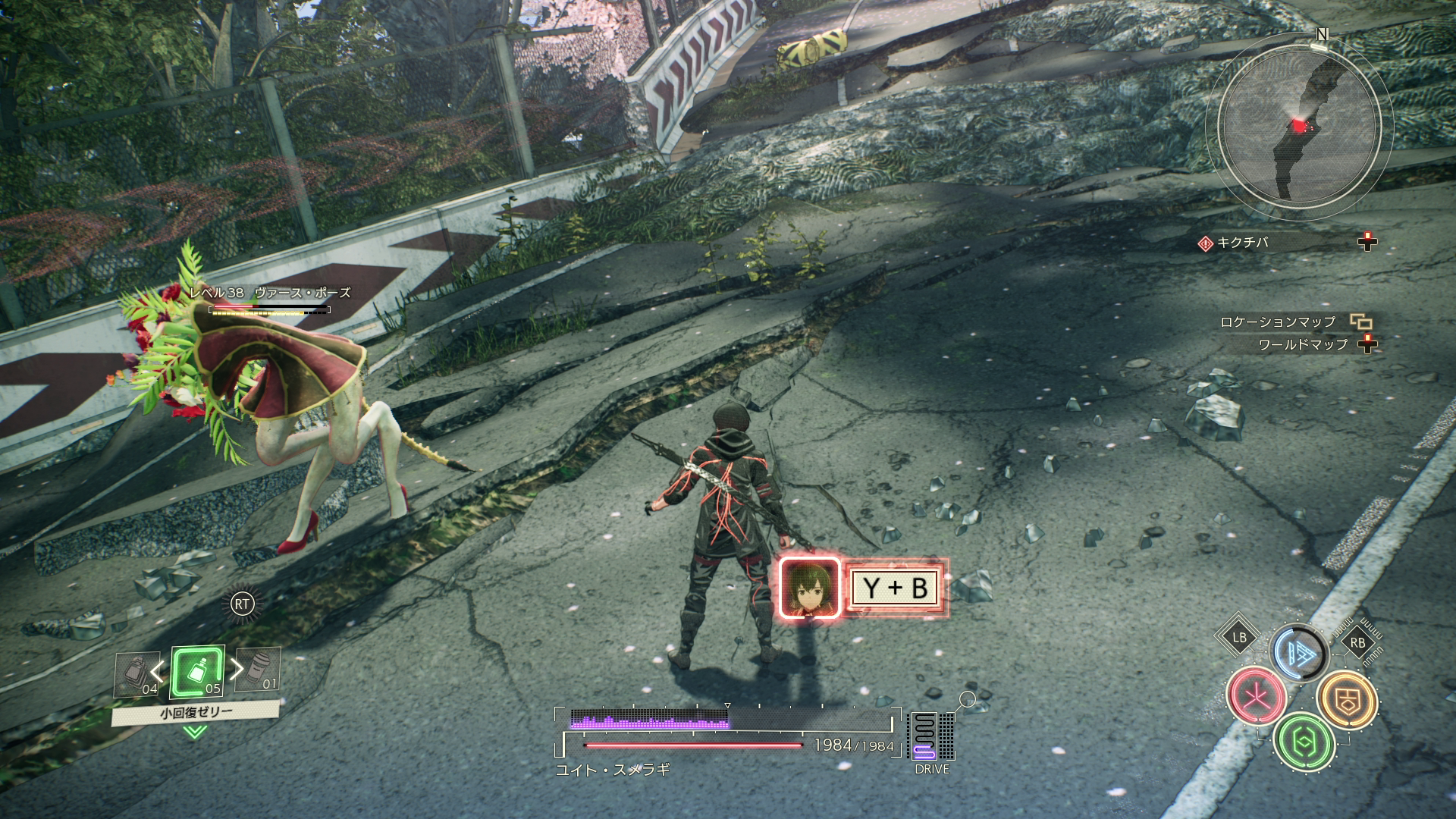Viewport: 1456px width, 819px height.
Task: Activate the red three-pronged SAS ability
Action: tap(1256, 695)
